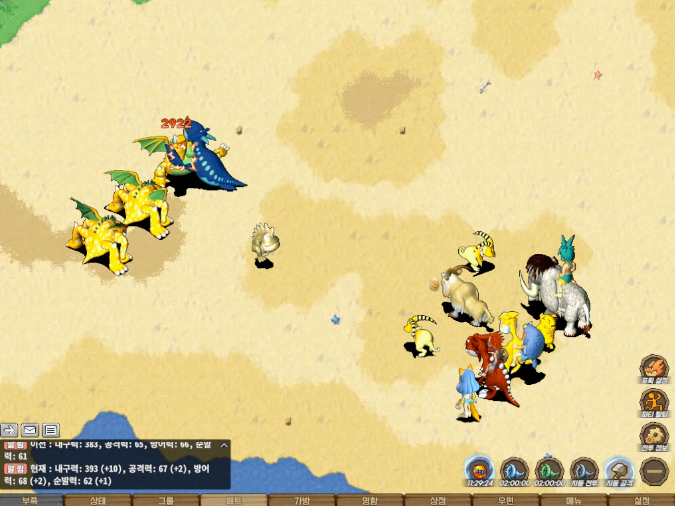
Task: Show the 메뉴 (menu) options
Action: [574, 500]
